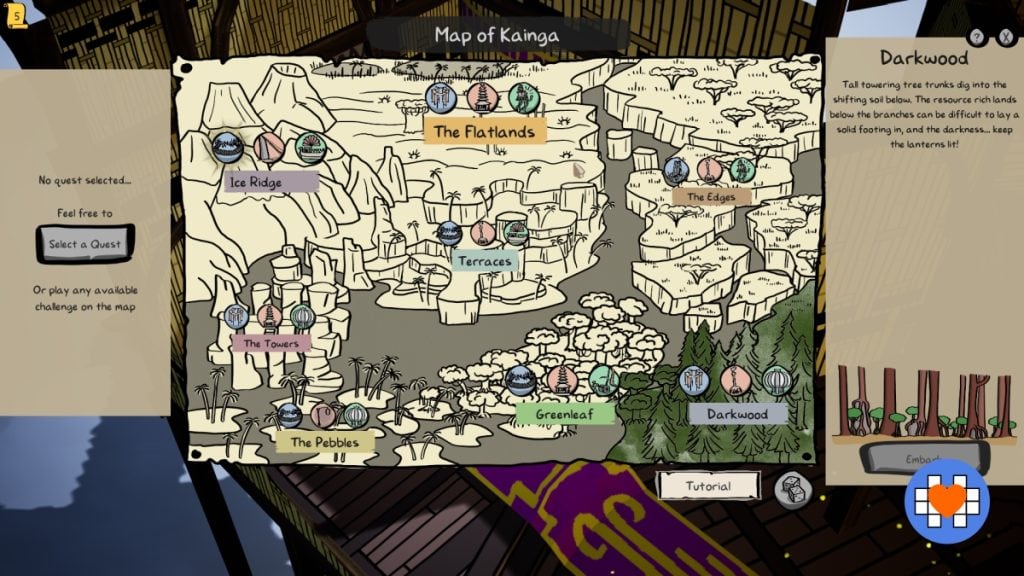
Task: Open the question mark help button
Action: (978, 38)
